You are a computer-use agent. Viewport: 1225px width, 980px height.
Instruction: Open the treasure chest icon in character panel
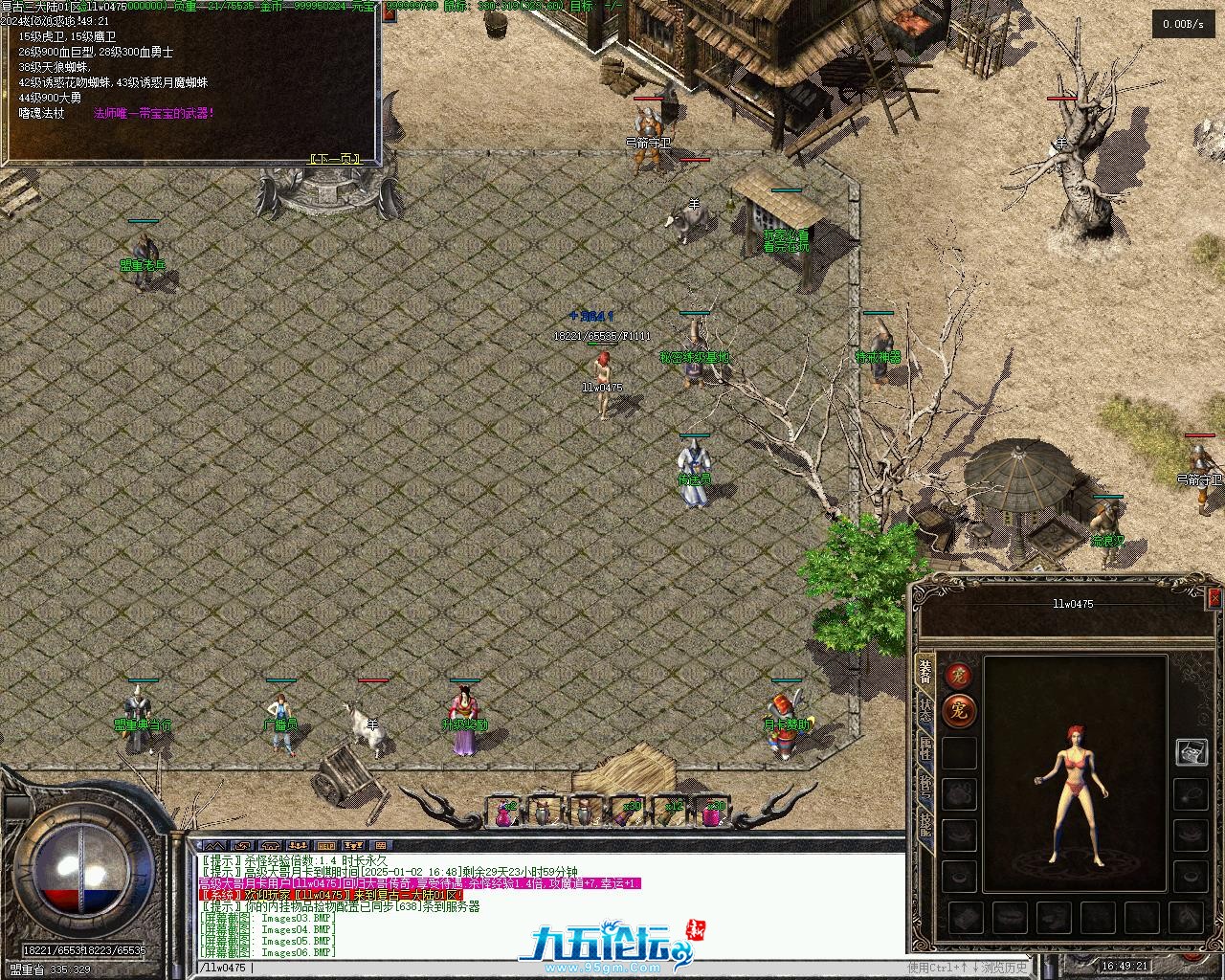click(1192, 751)
